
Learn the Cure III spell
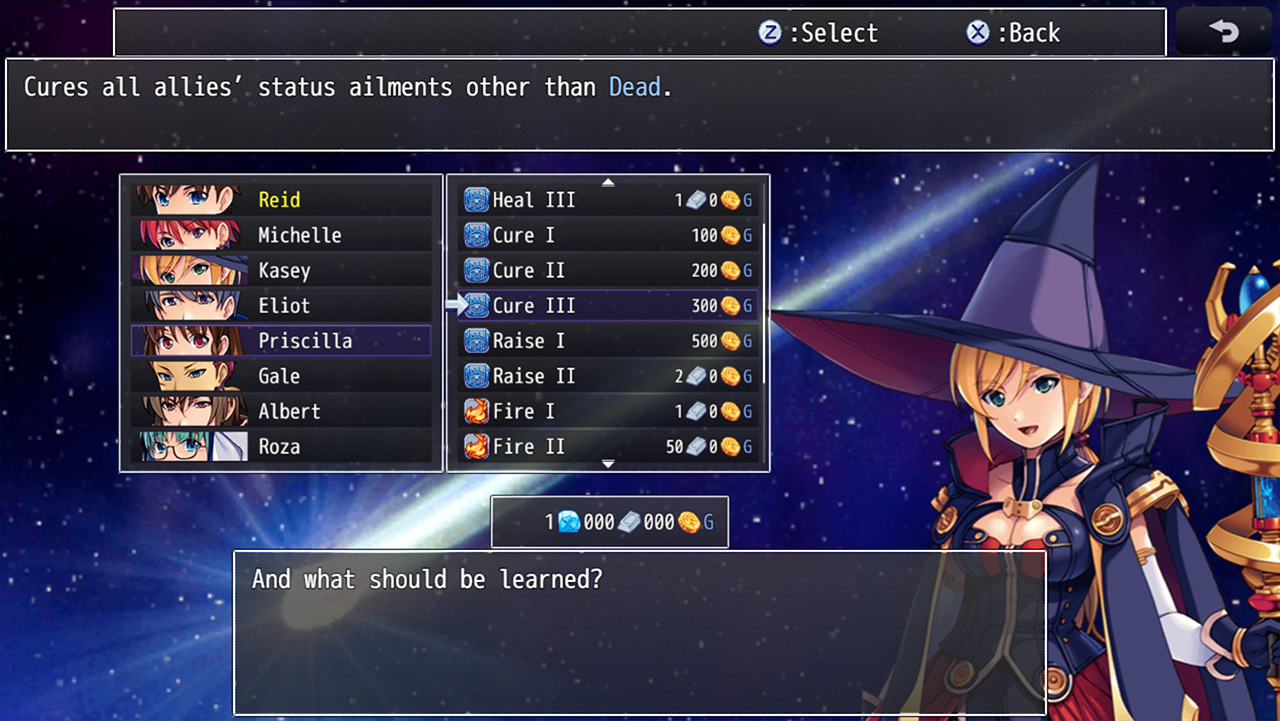point(607,305)
